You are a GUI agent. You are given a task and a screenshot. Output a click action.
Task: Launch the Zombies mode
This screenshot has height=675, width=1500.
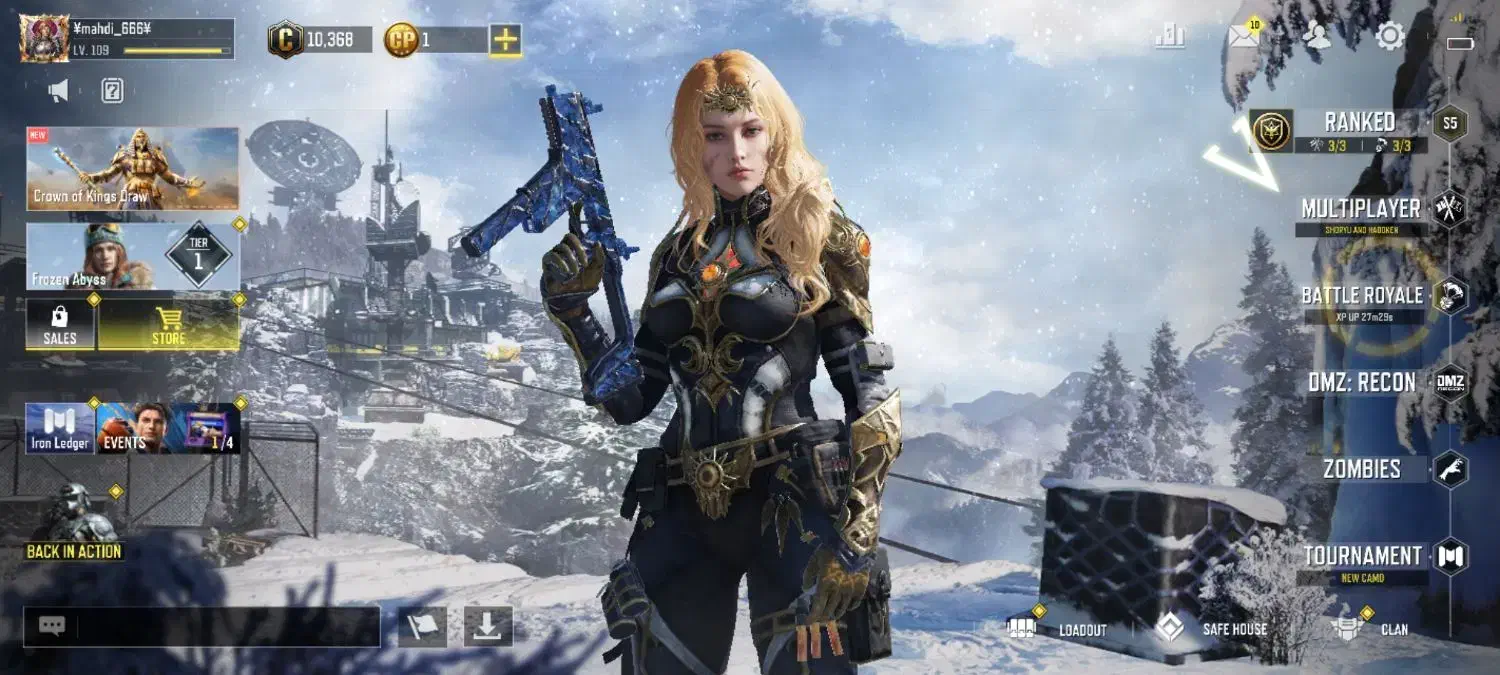pyautogui.click(x=1361, y=469)
